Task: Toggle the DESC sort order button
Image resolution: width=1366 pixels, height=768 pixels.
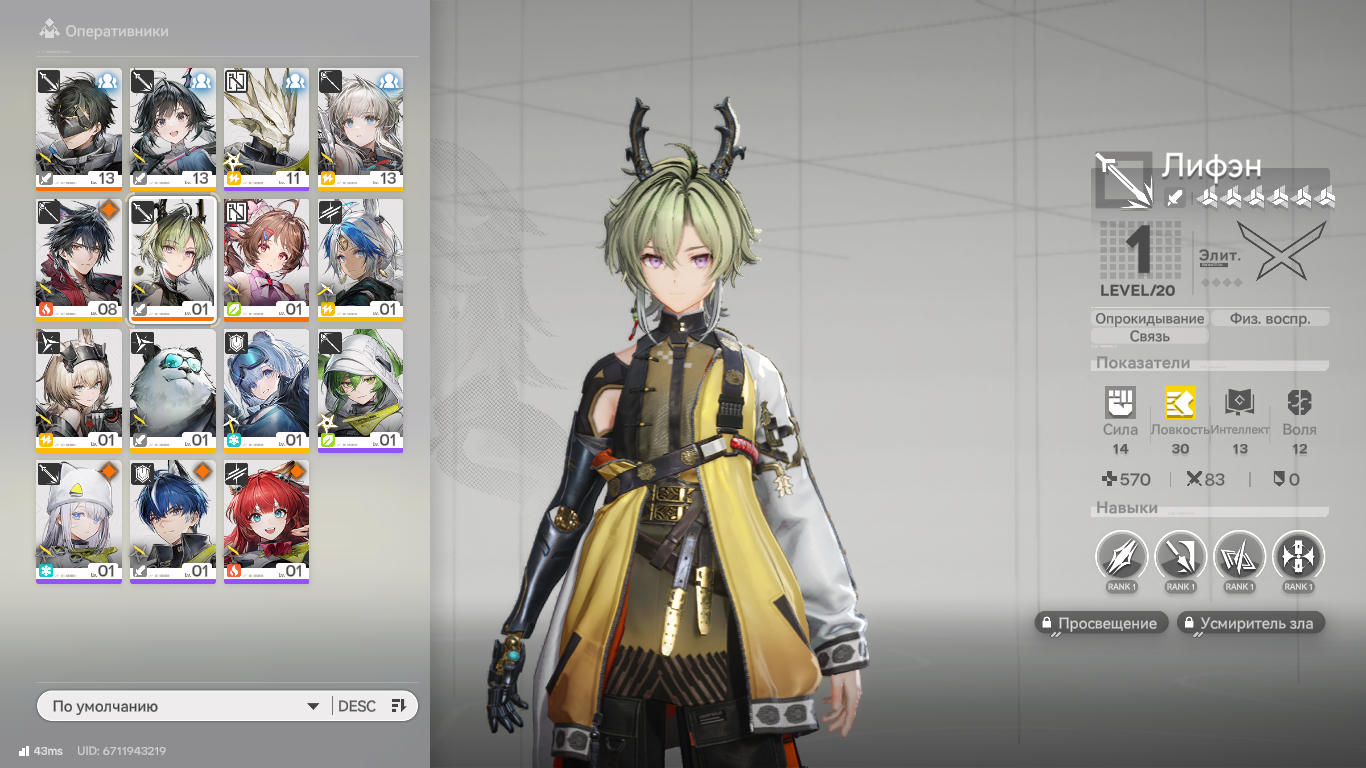Action: (x=371, y=706)
